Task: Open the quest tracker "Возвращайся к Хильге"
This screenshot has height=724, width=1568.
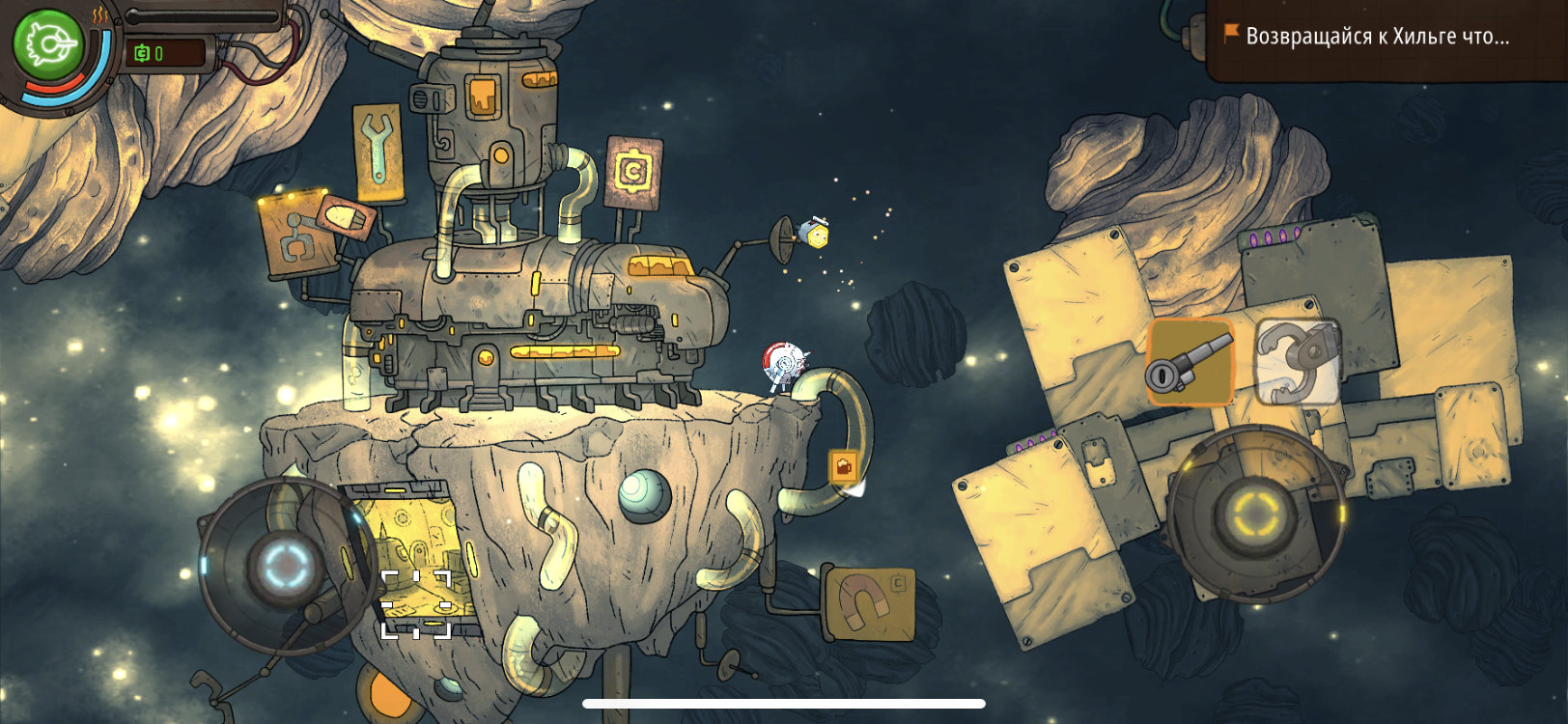Action: (1376, 37)
